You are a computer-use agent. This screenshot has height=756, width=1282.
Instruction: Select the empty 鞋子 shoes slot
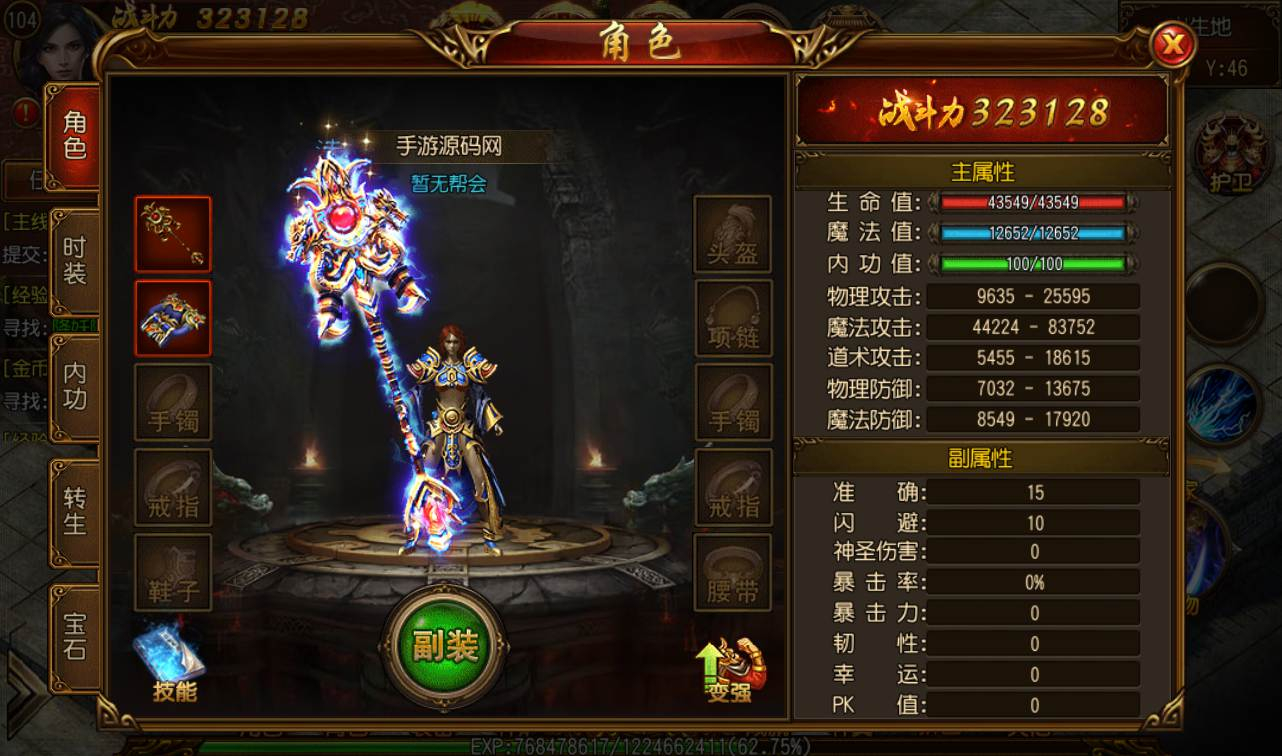(x=173, y=572)
